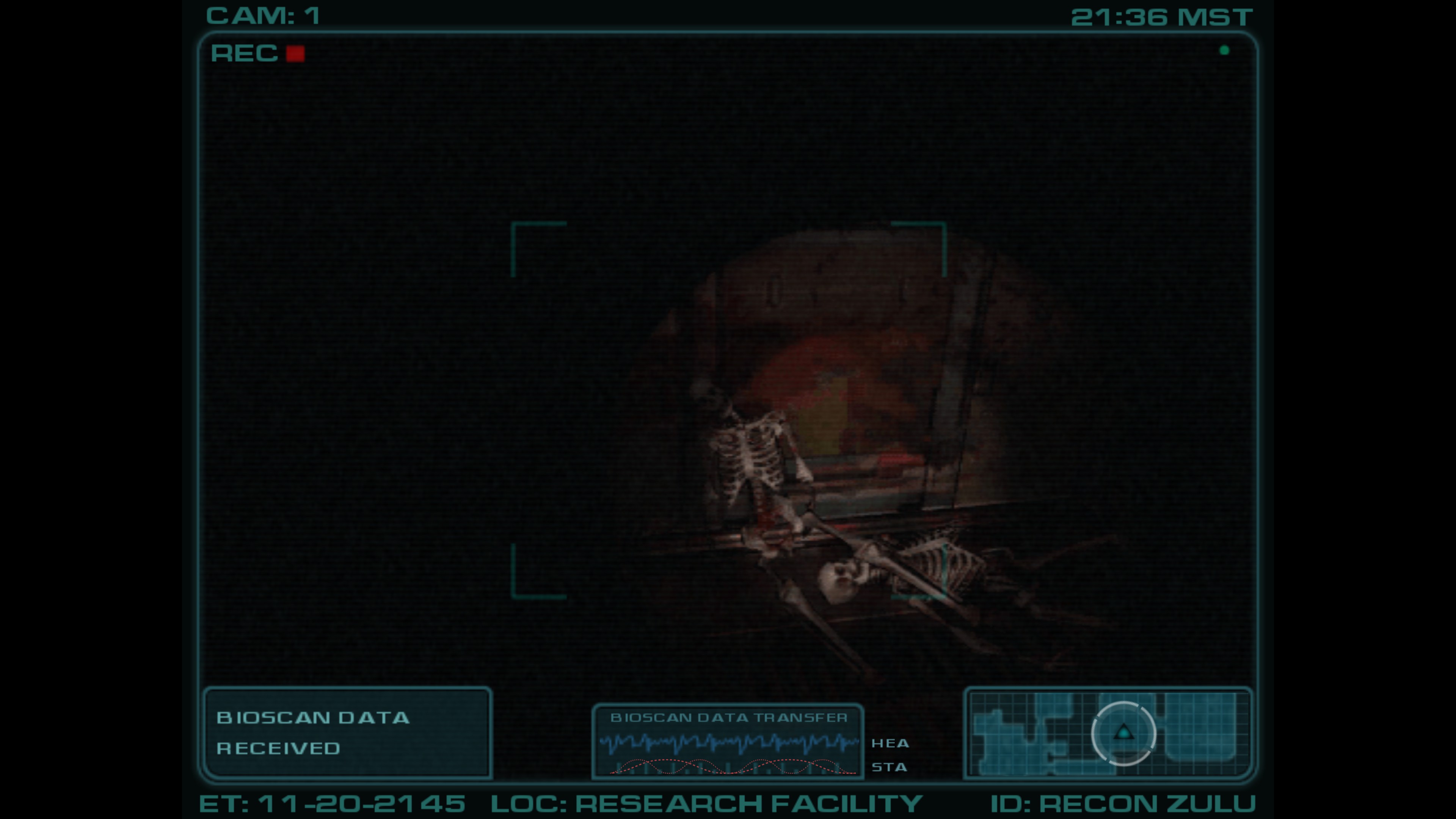Click the Bioscan Data Received message box

click(x=347, y=733)
